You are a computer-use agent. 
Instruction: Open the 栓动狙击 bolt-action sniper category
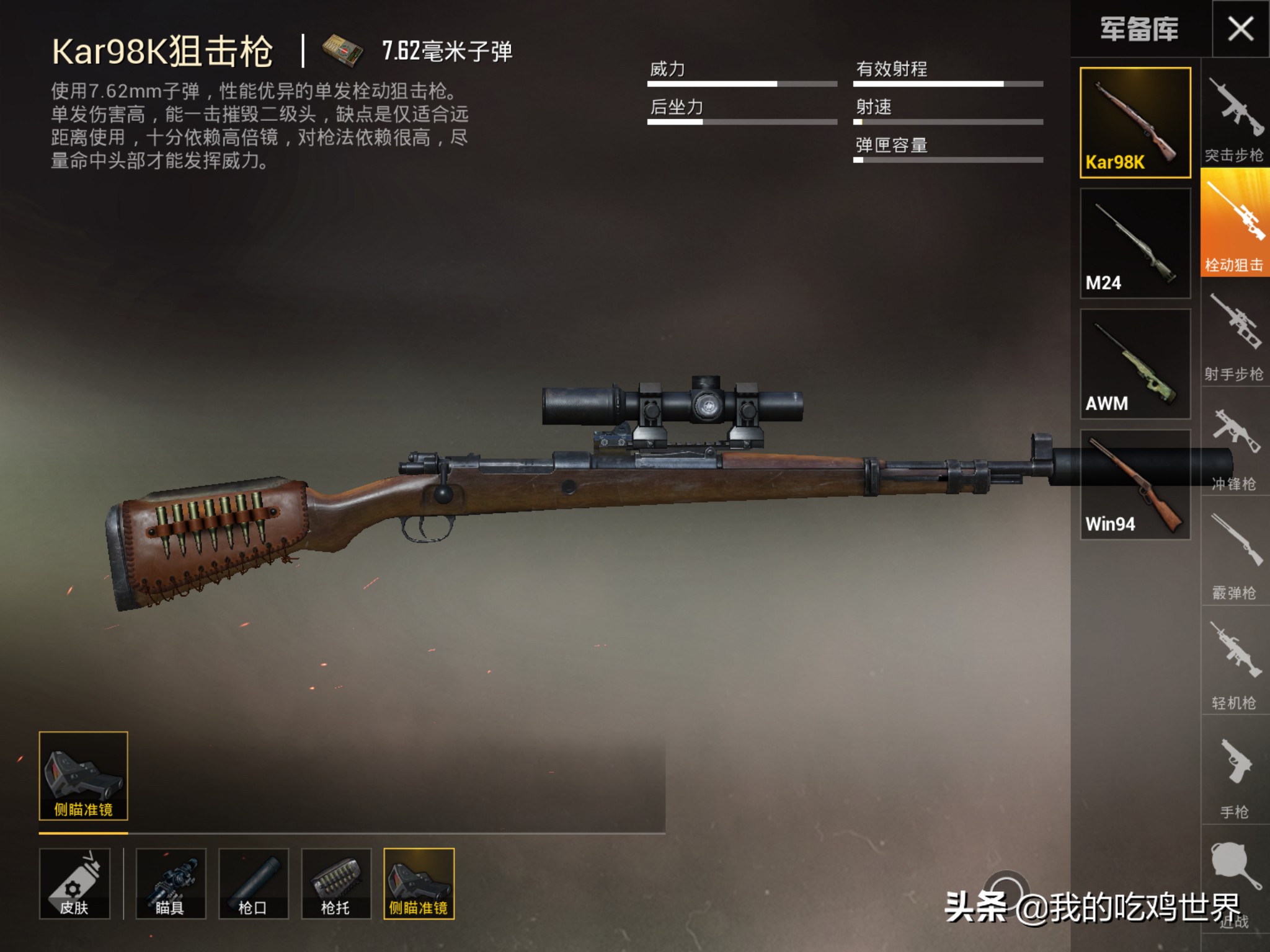coord(1234,223)
